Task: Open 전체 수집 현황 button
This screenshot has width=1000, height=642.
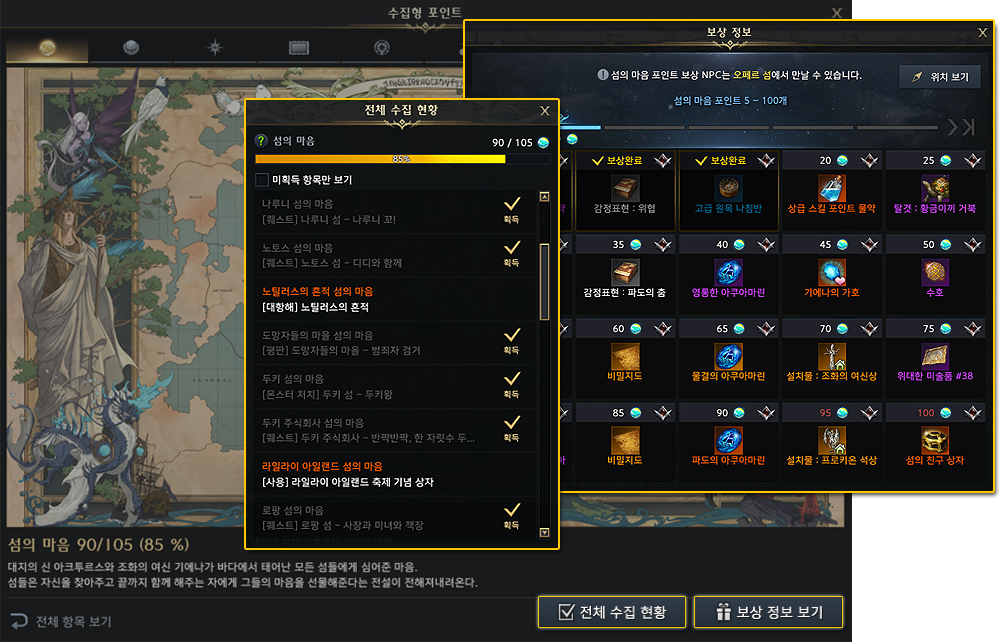Action: pyautogui.click(x=610, y=612)
